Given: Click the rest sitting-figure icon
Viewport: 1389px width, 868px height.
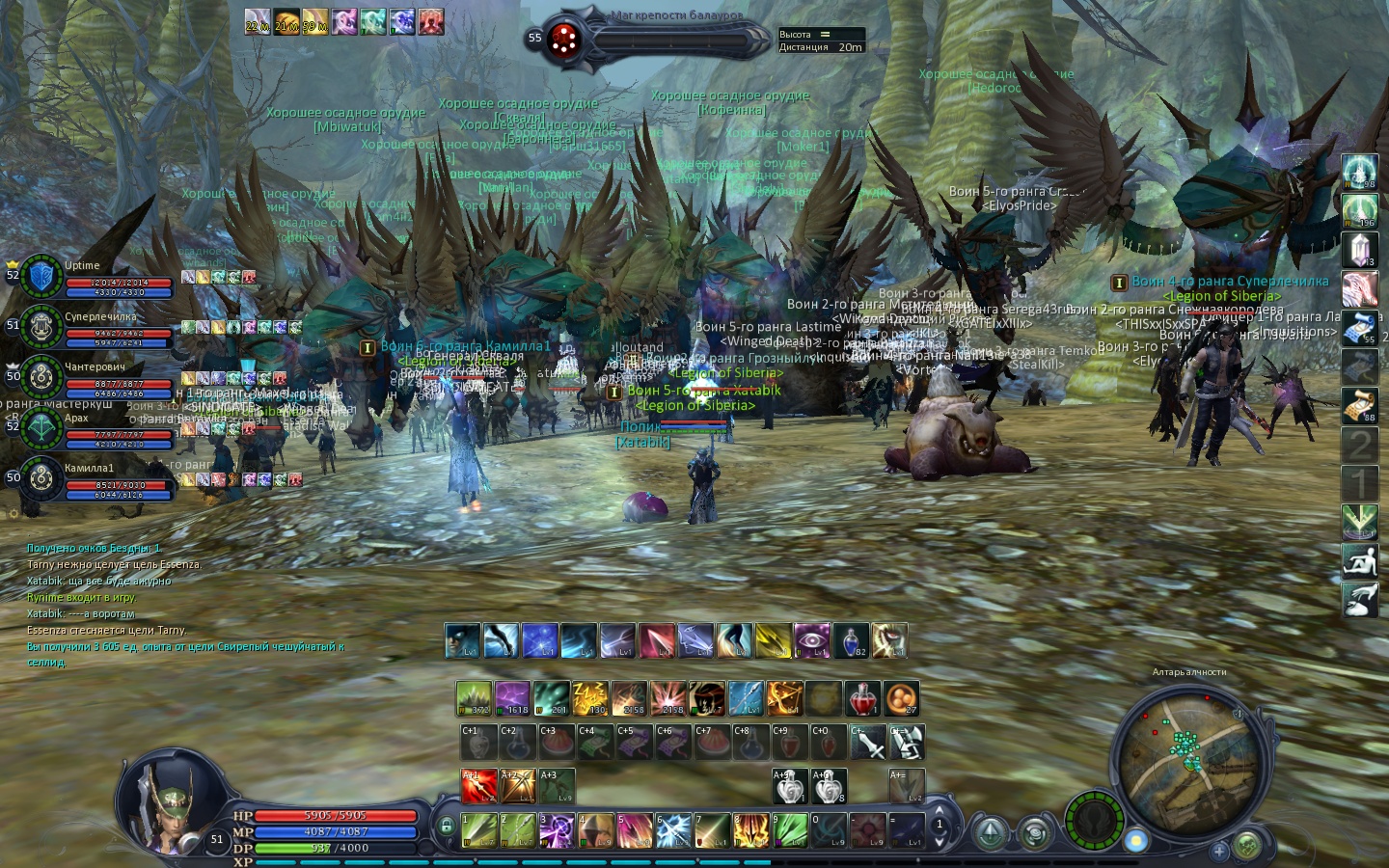Looking at the screenshot, I should (1360, 560).
